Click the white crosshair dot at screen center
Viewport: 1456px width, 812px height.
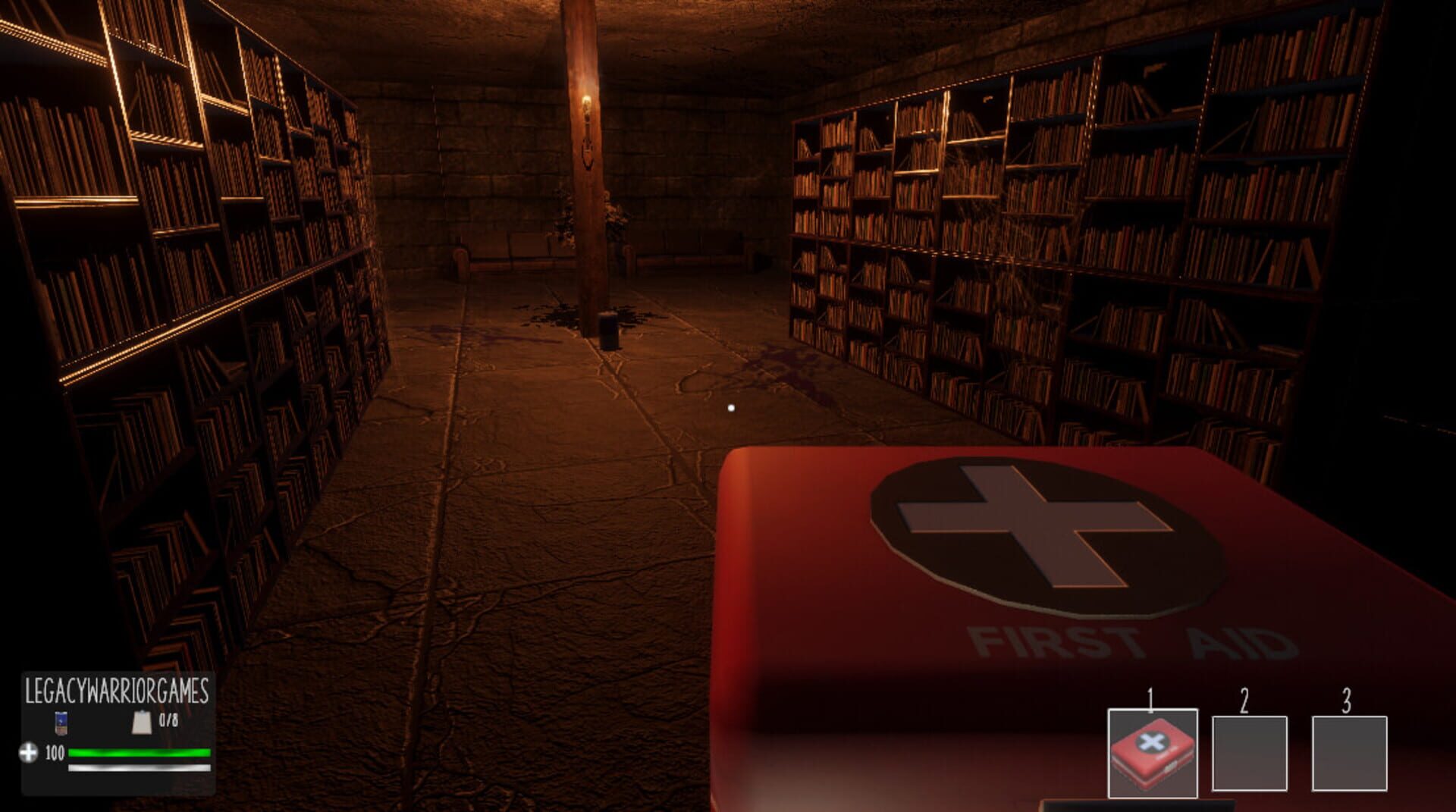click(x=730, y=407)
